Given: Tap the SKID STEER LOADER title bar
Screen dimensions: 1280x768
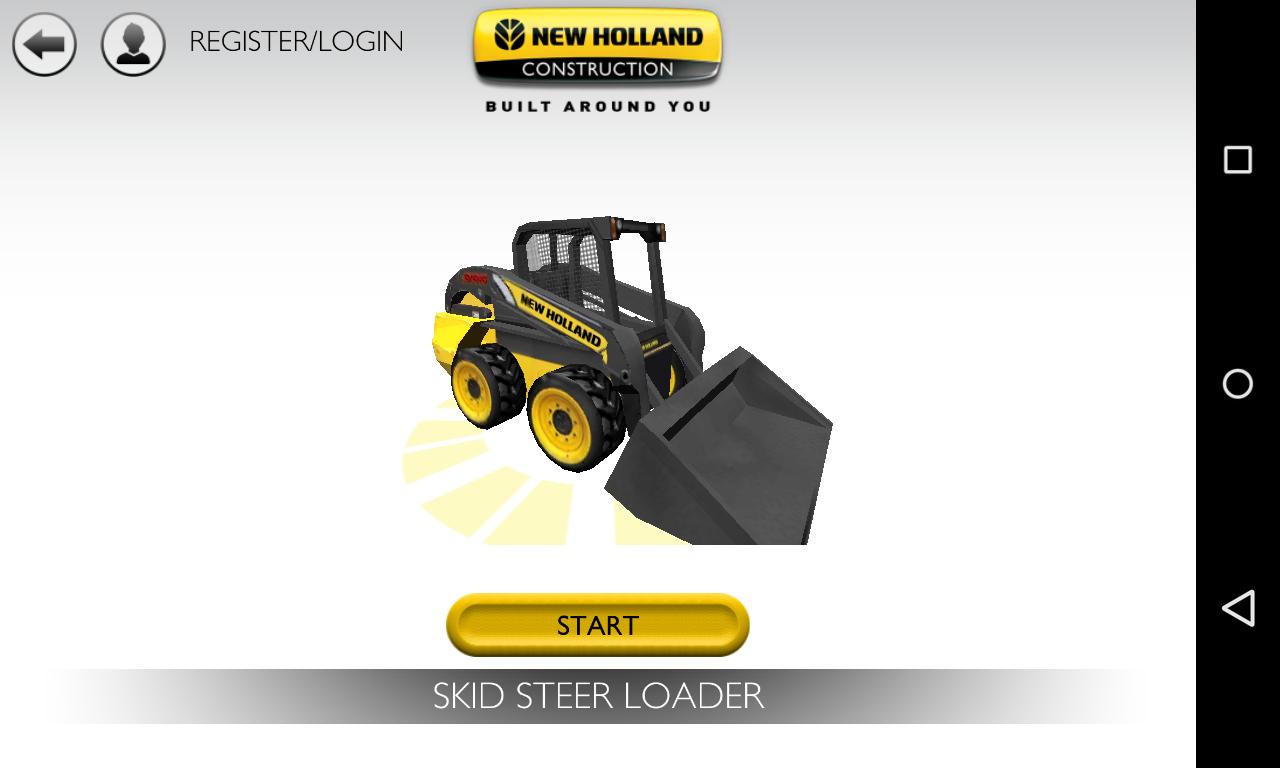Looking at the screenshot, I should (598, 696).
